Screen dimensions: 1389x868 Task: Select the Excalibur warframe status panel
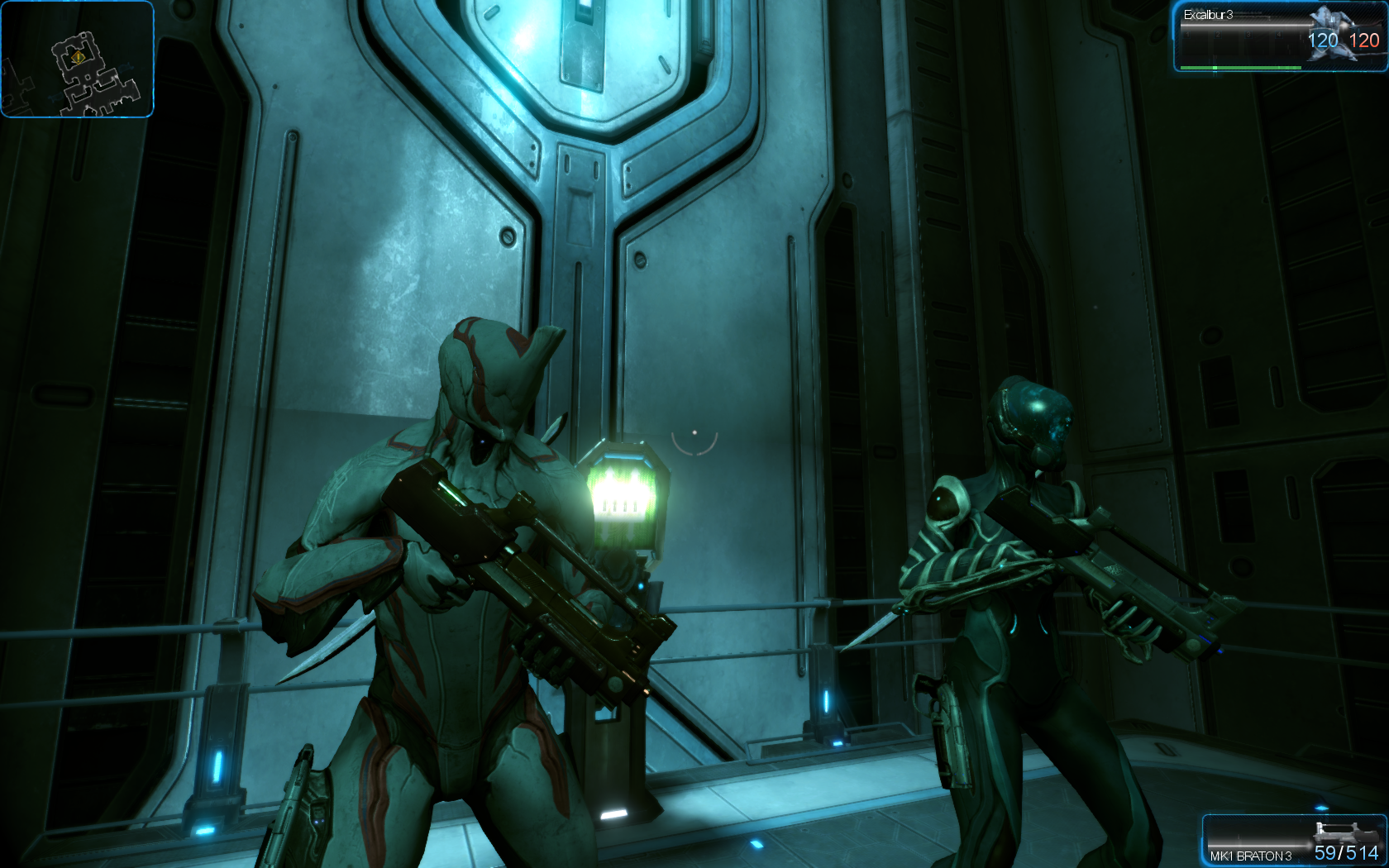click(1280, 37)
